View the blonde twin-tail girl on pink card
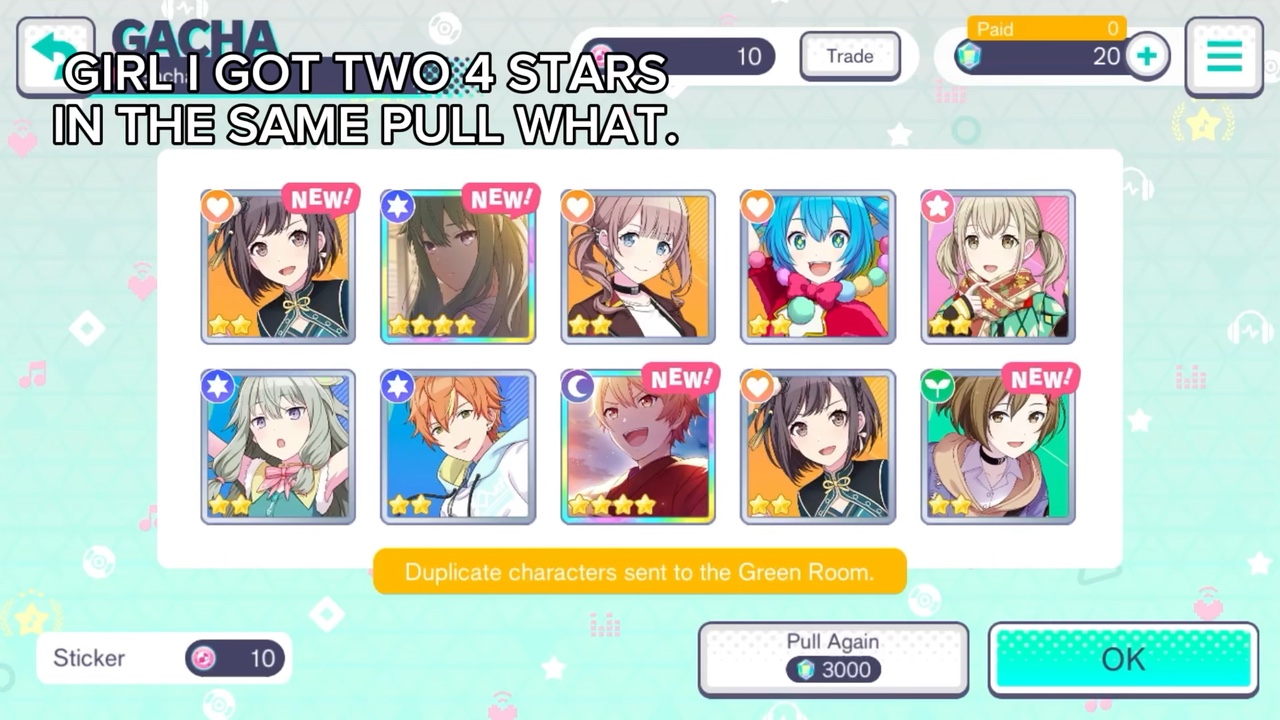 click(998, 267)
